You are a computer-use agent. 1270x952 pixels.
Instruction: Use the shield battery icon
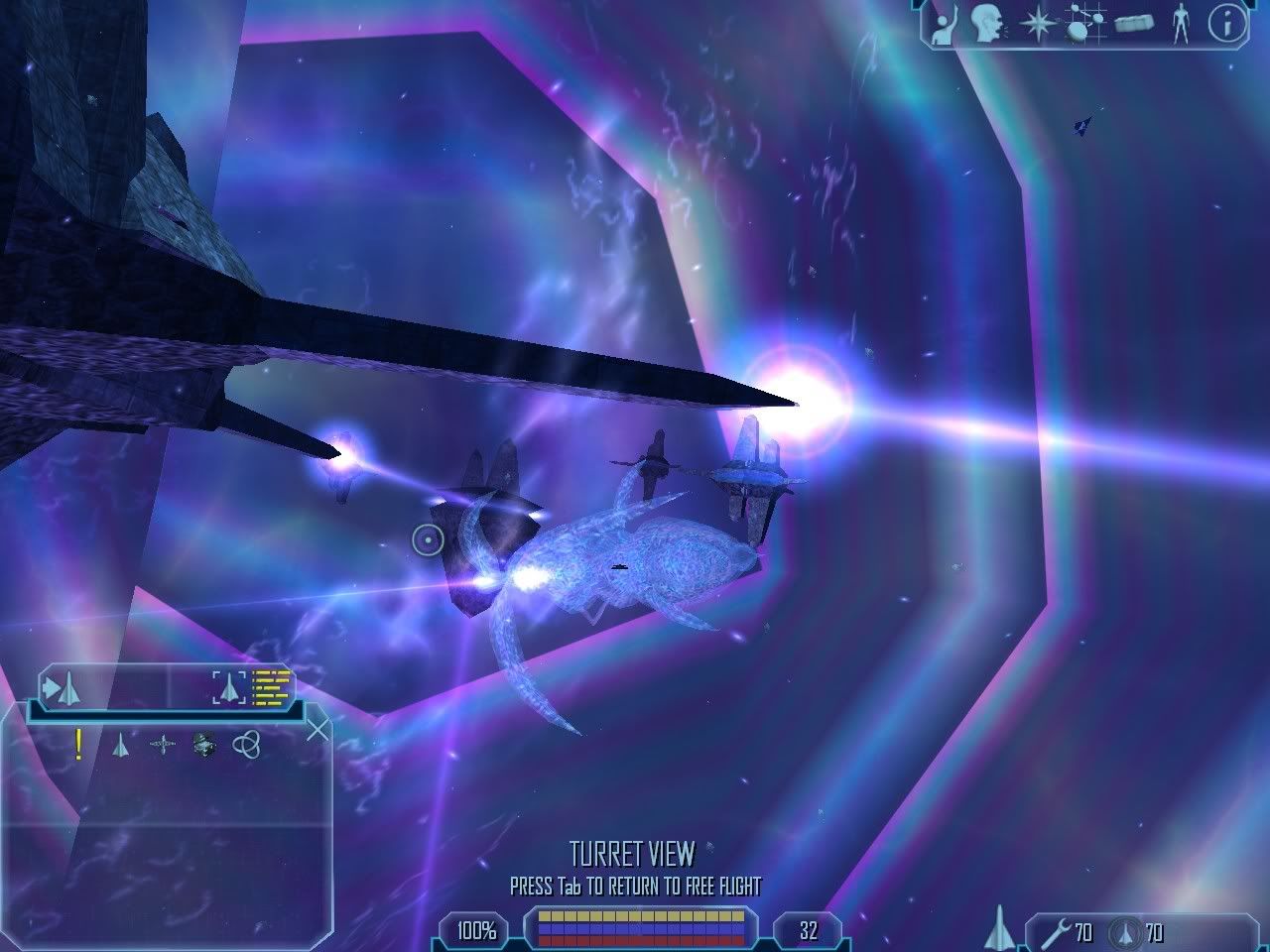pyautogui.click(x=1125, y=932)
